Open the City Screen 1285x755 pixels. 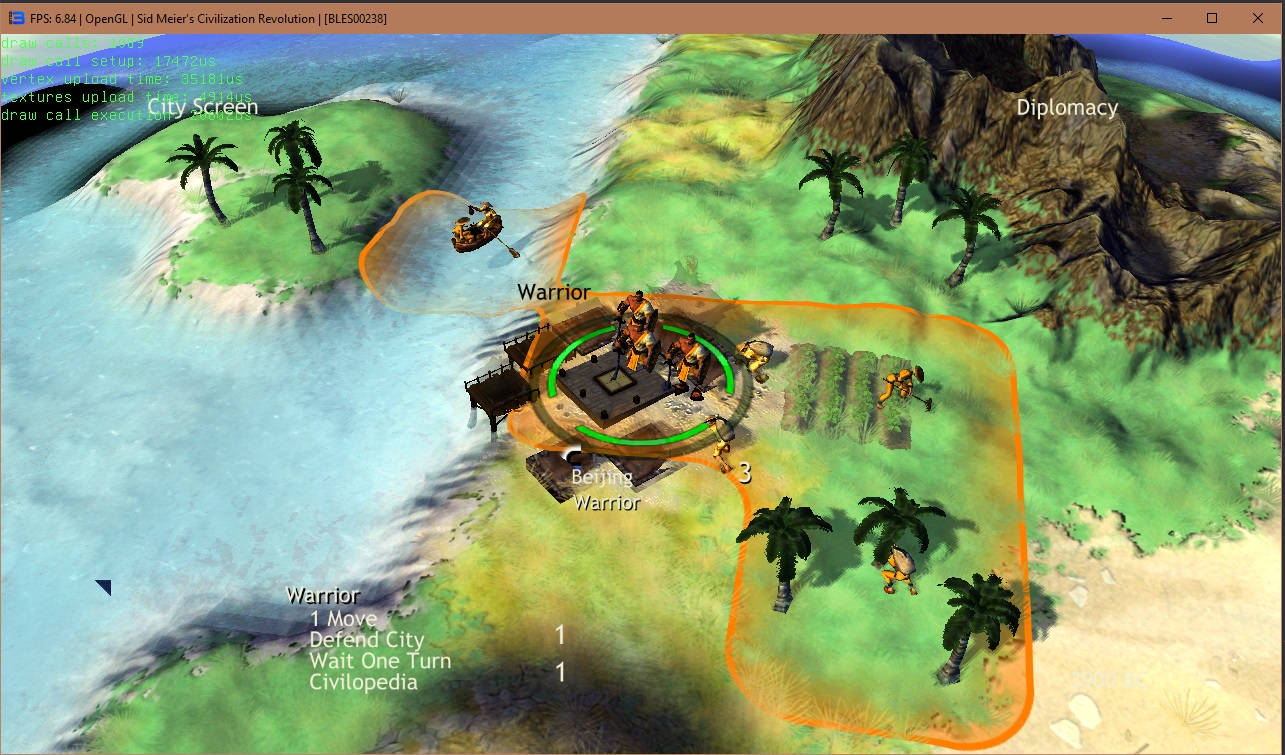(x=203, y=107)
